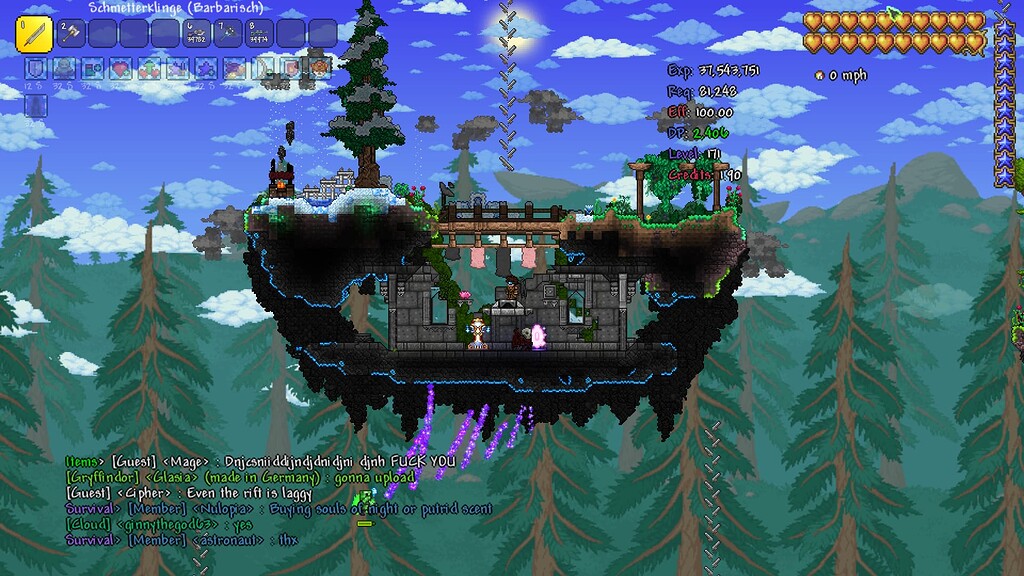Click the red heart regeneration buff icon

[121, 69]
